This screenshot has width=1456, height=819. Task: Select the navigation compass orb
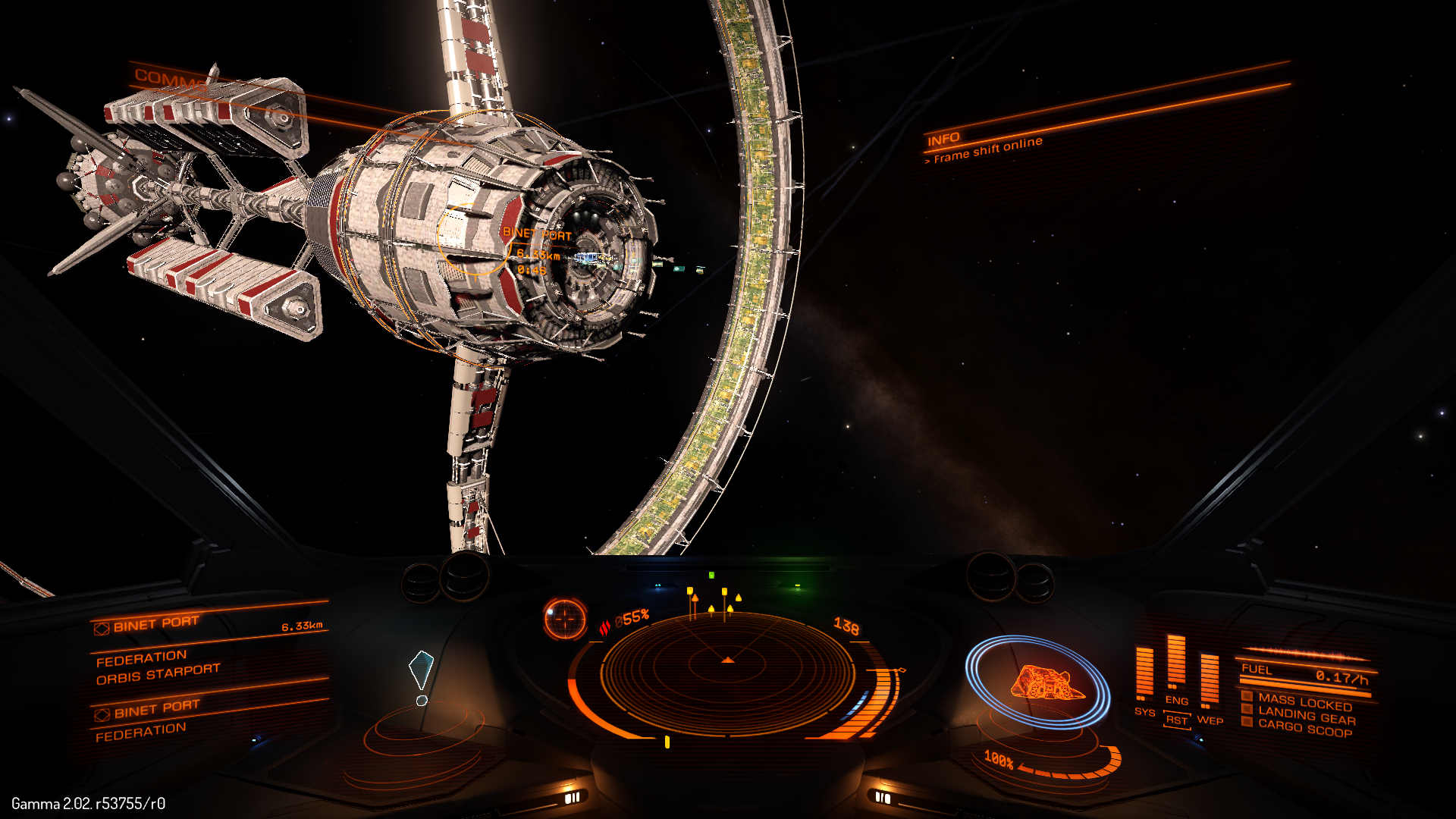click(x=565, y=619)
